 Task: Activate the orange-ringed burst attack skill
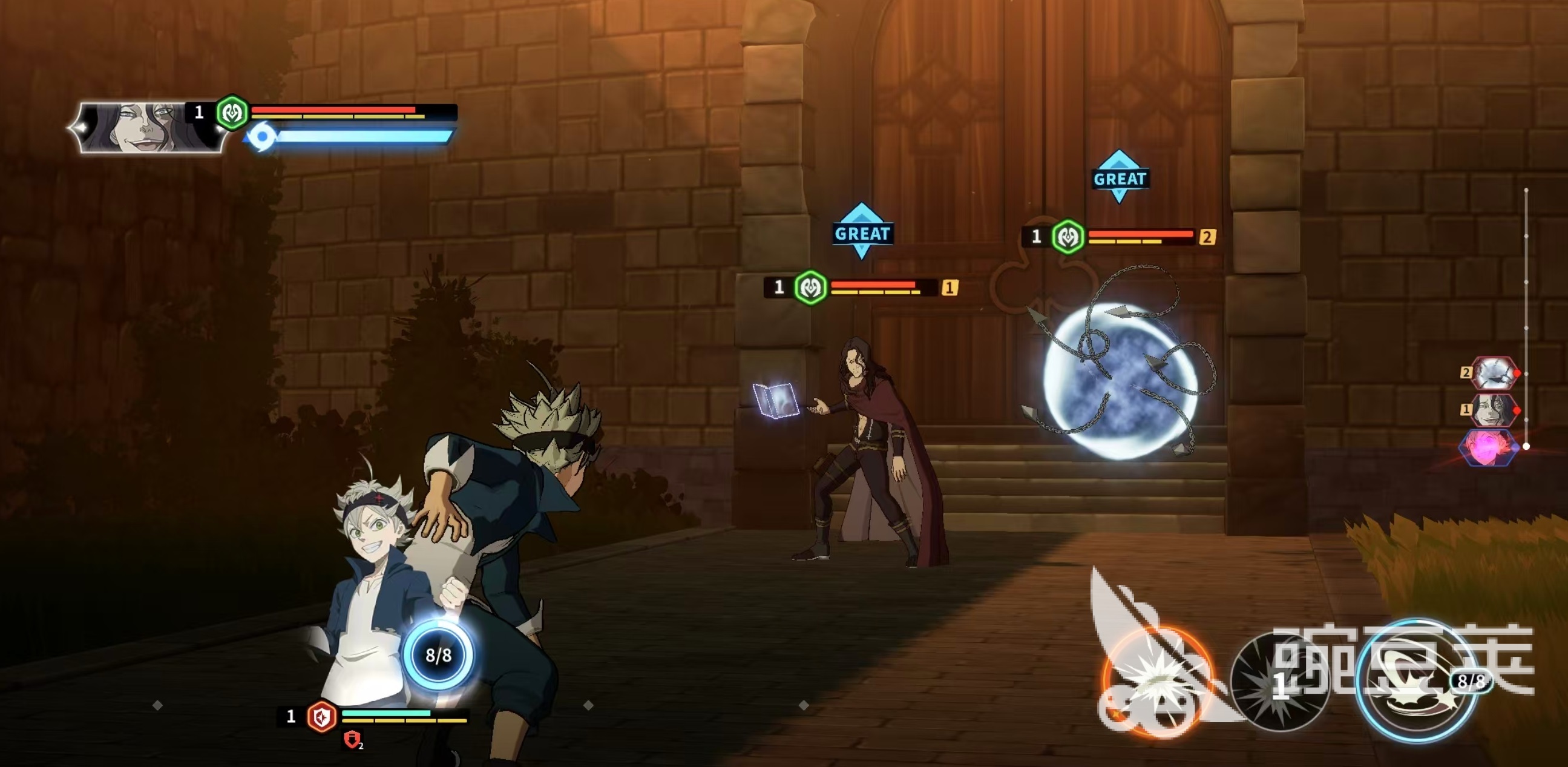pyautogui.click(x=1155, y=682)
